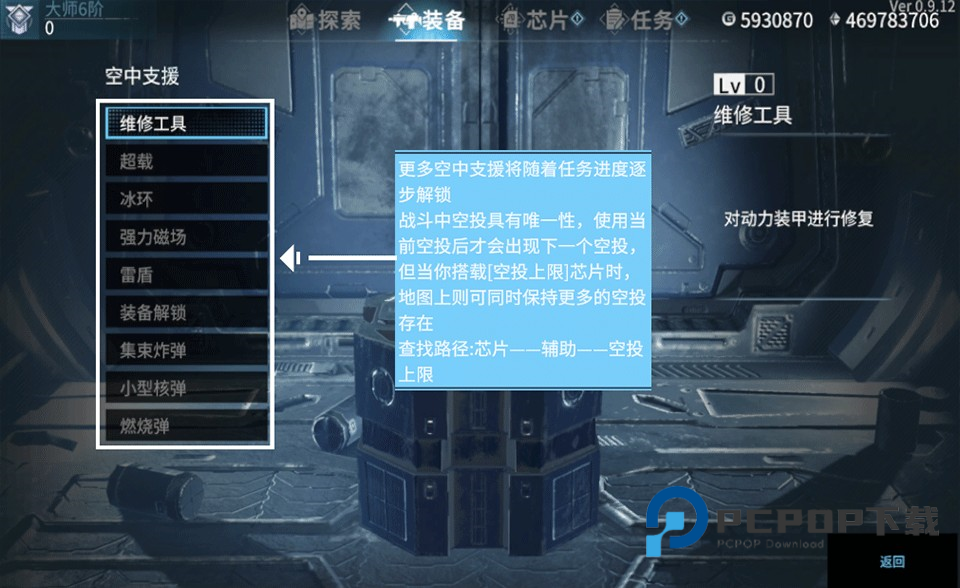
Task: Open the 装备 tab
Action: pyautogui.click(x=430, y=19)
